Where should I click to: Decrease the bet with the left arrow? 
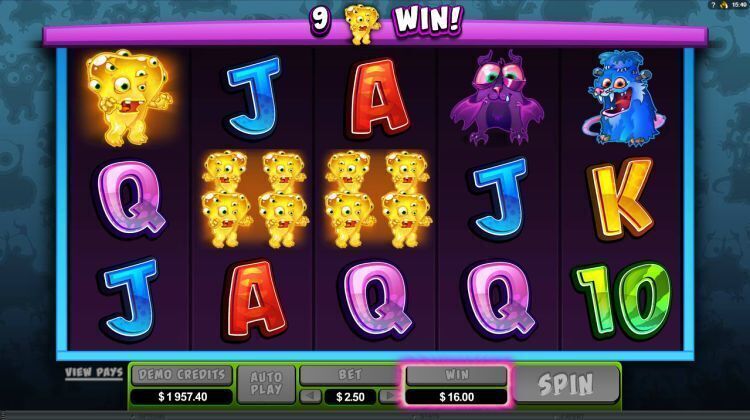[x=308, y=397]
